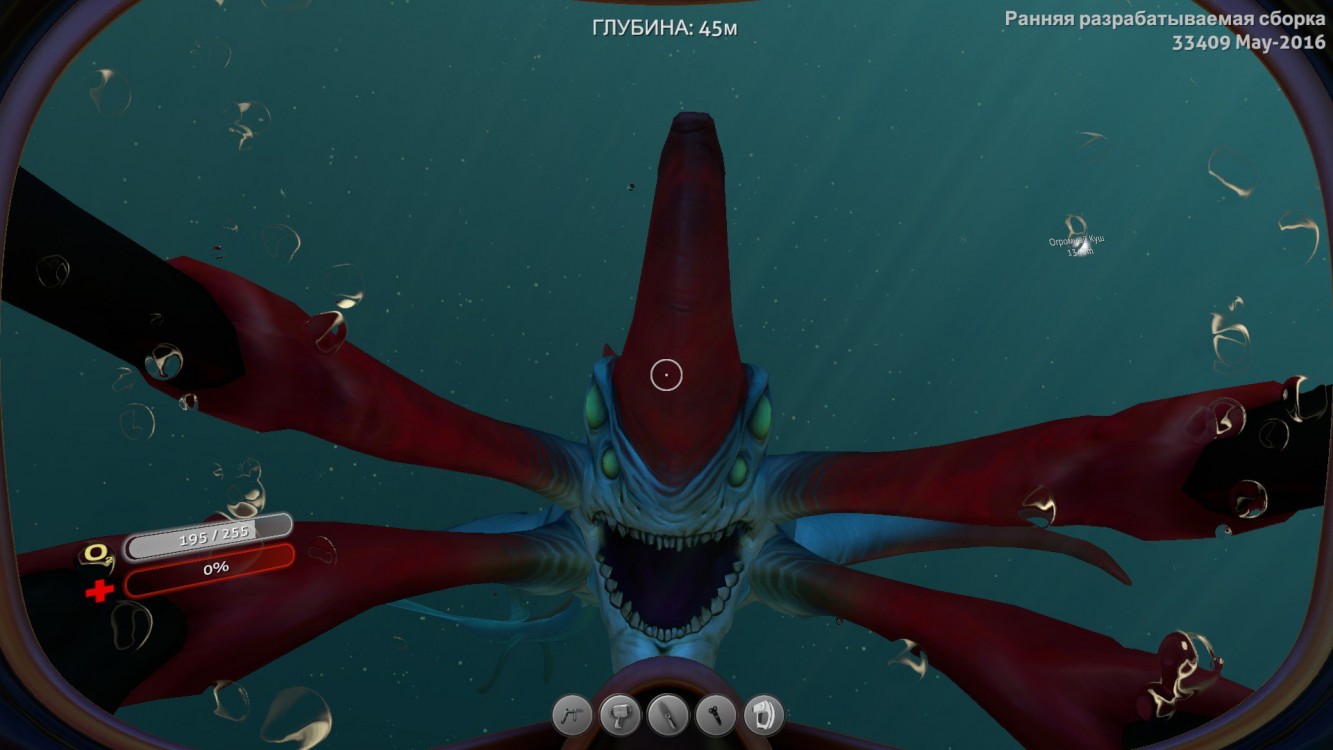Equip the handheld scanner from the hotbar

pos(620,716)
